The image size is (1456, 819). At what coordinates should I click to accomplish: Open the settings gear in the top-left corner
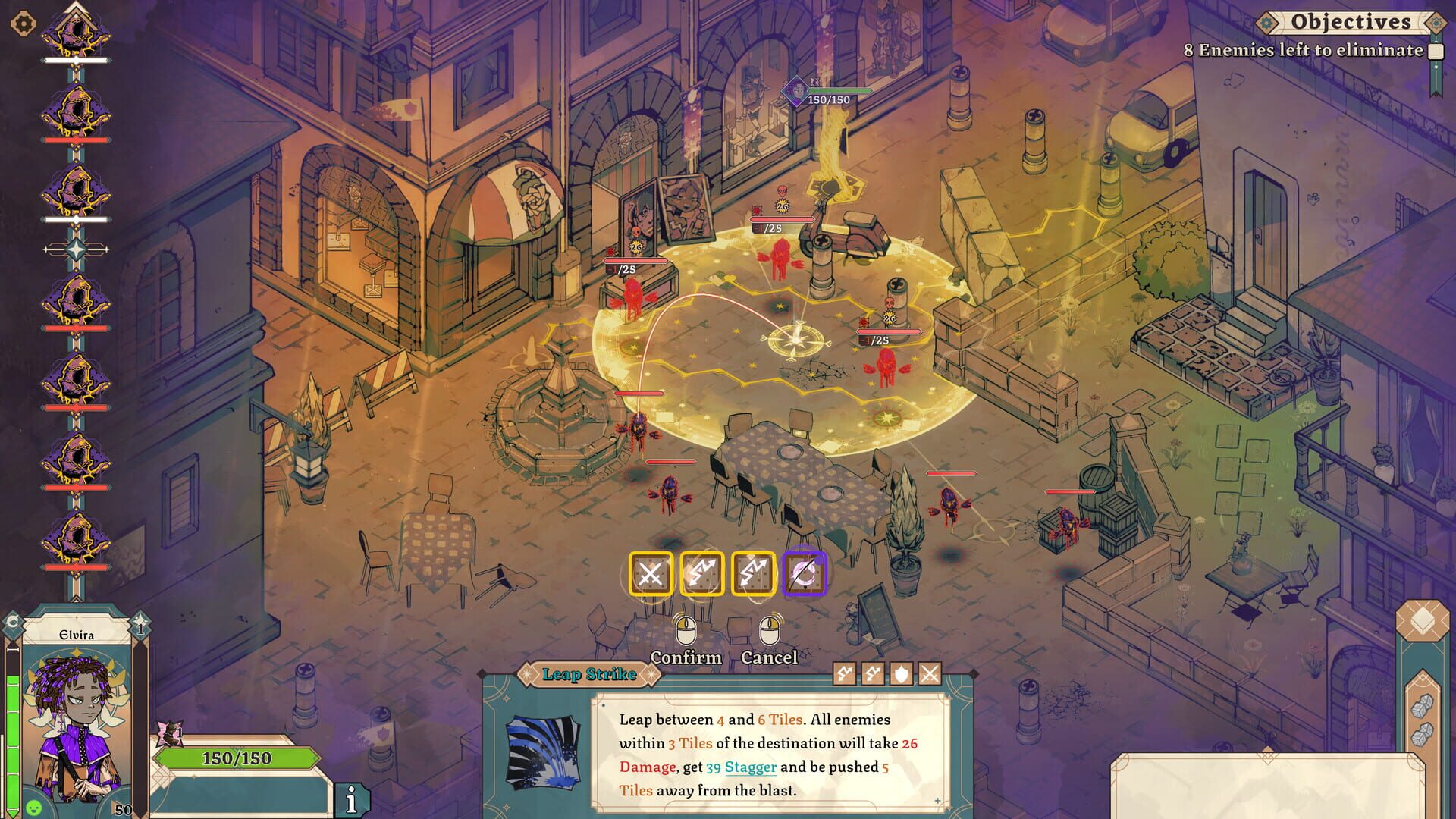tap(25, 23)
